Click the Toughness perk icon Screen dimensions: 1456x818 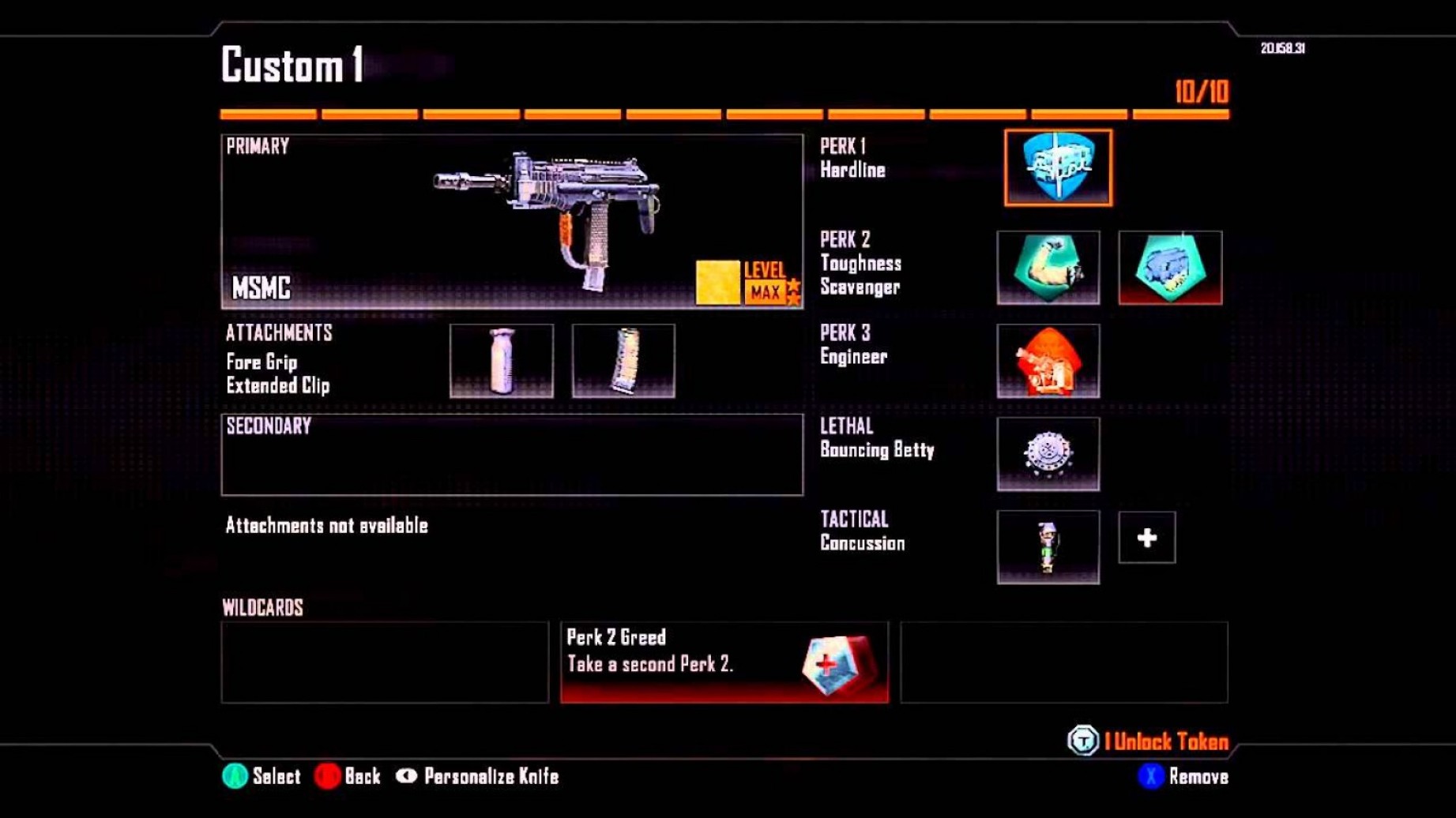pos(1048,268)
